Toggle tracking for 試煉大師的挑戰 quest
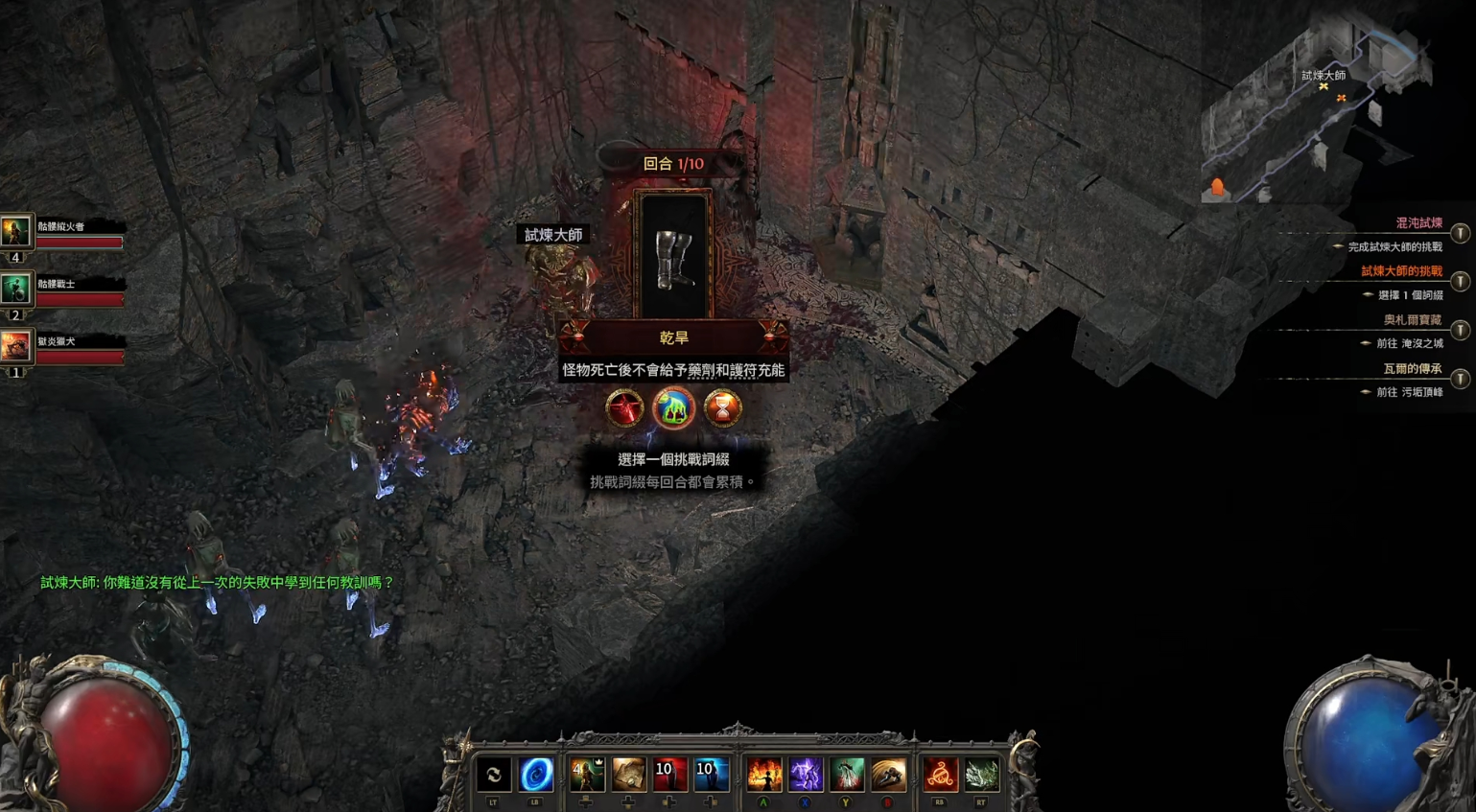Image resolution: width=1476 pixels, height=812 pixels. [x=1460, y=281]
